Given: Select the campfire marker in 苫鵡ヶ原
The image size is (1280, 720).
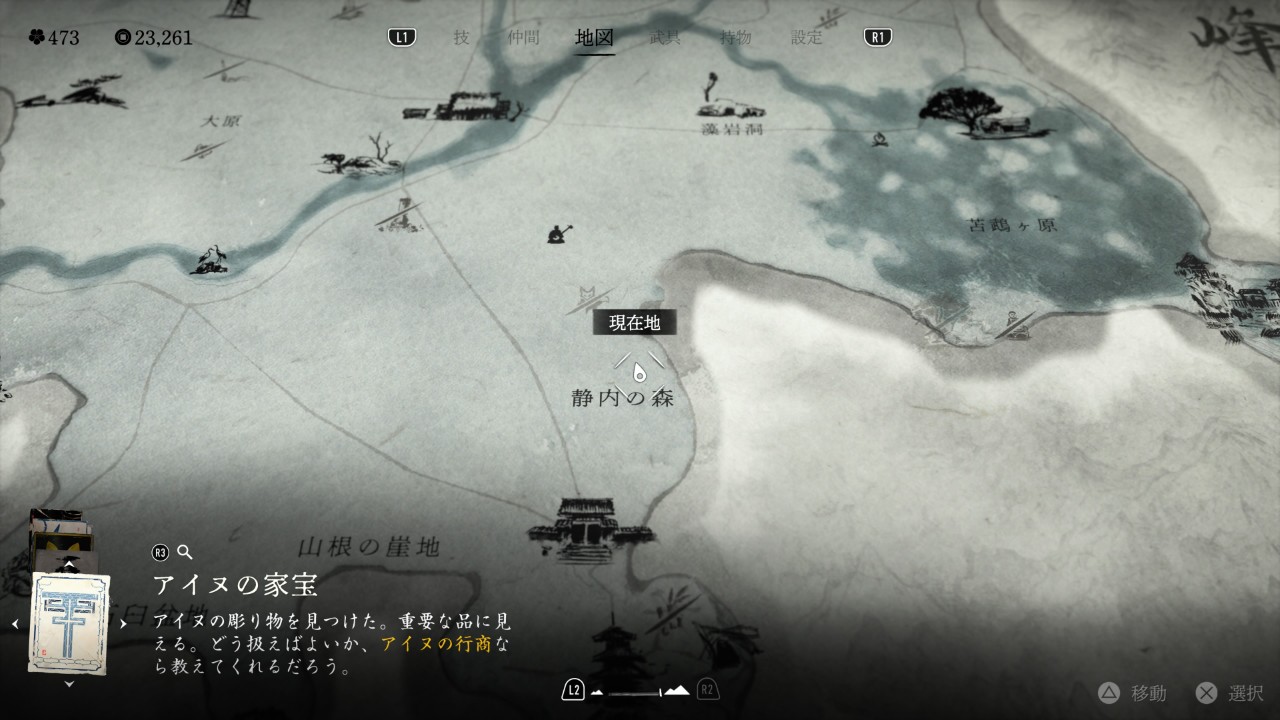Looking at the screenshot, I should point(881,142).
